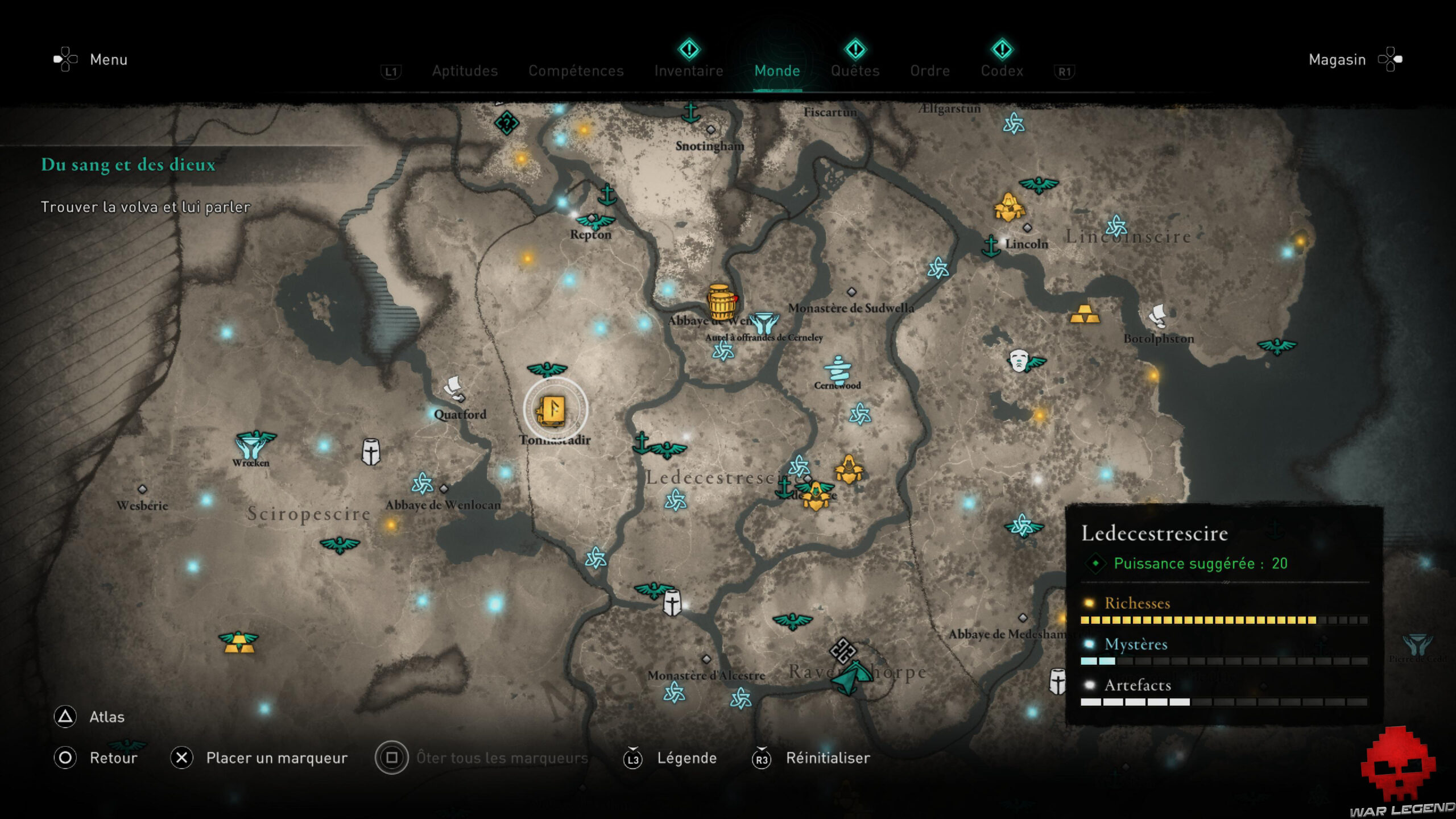The image size is (1456, 819).
Task: Toggle the question mark marker near Snotingham
Action: [x=506, y=123]
